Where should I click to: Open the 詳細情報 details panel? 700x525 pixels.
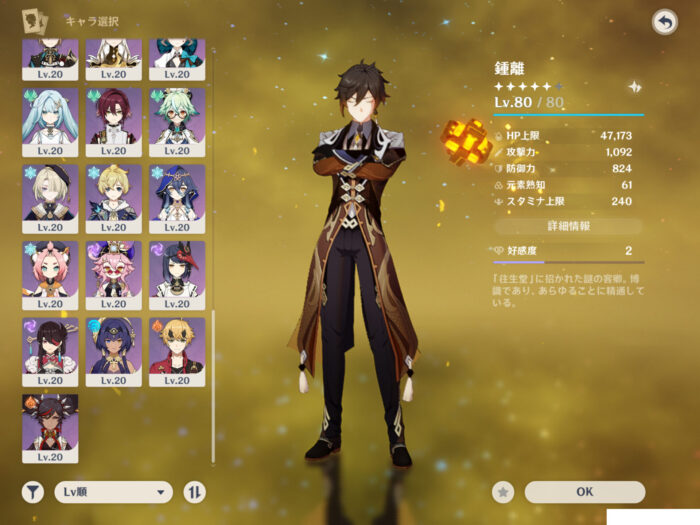tap(569, 226)
